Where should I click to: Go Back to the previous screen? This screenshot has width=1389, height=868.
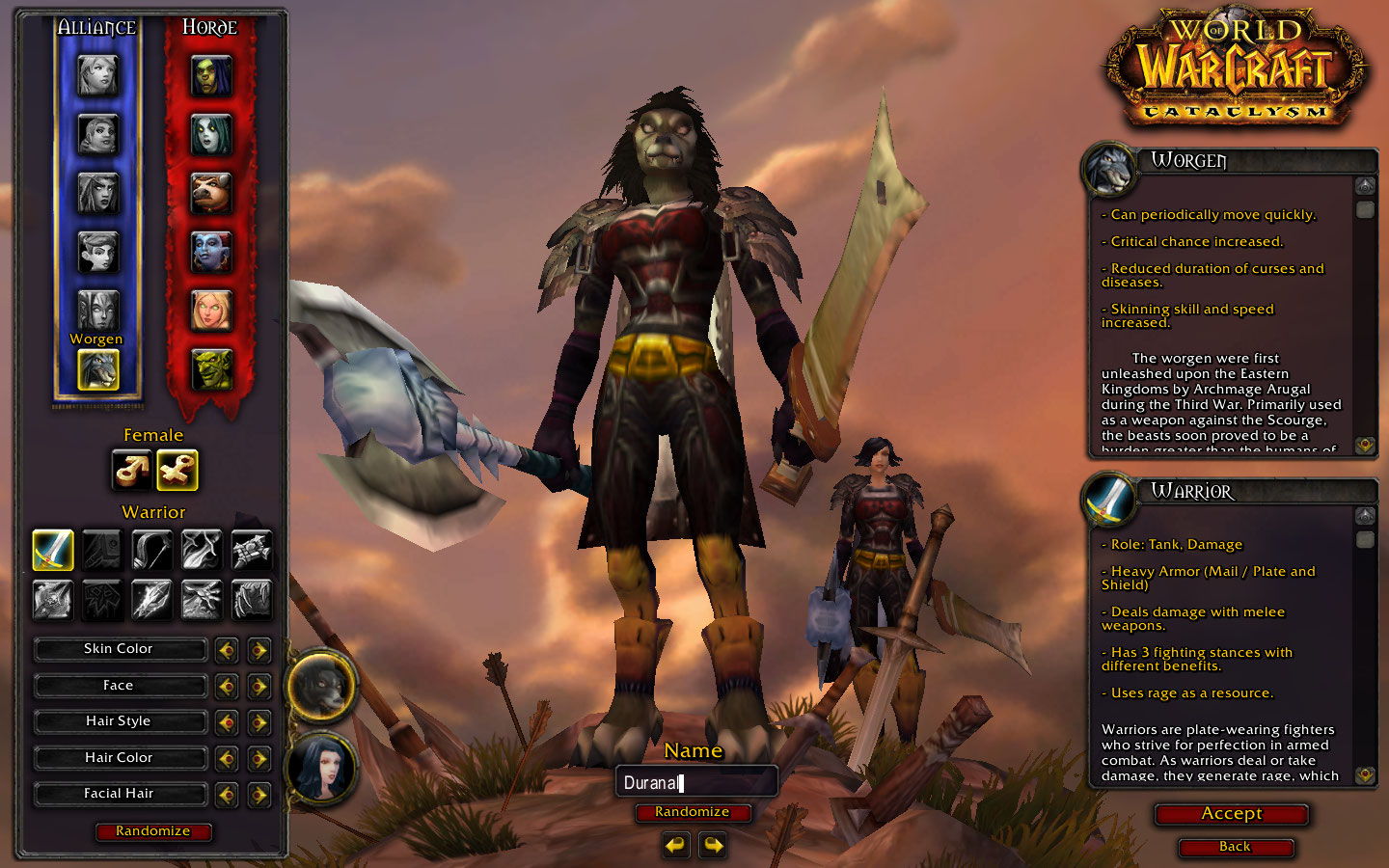(1235, 847)
